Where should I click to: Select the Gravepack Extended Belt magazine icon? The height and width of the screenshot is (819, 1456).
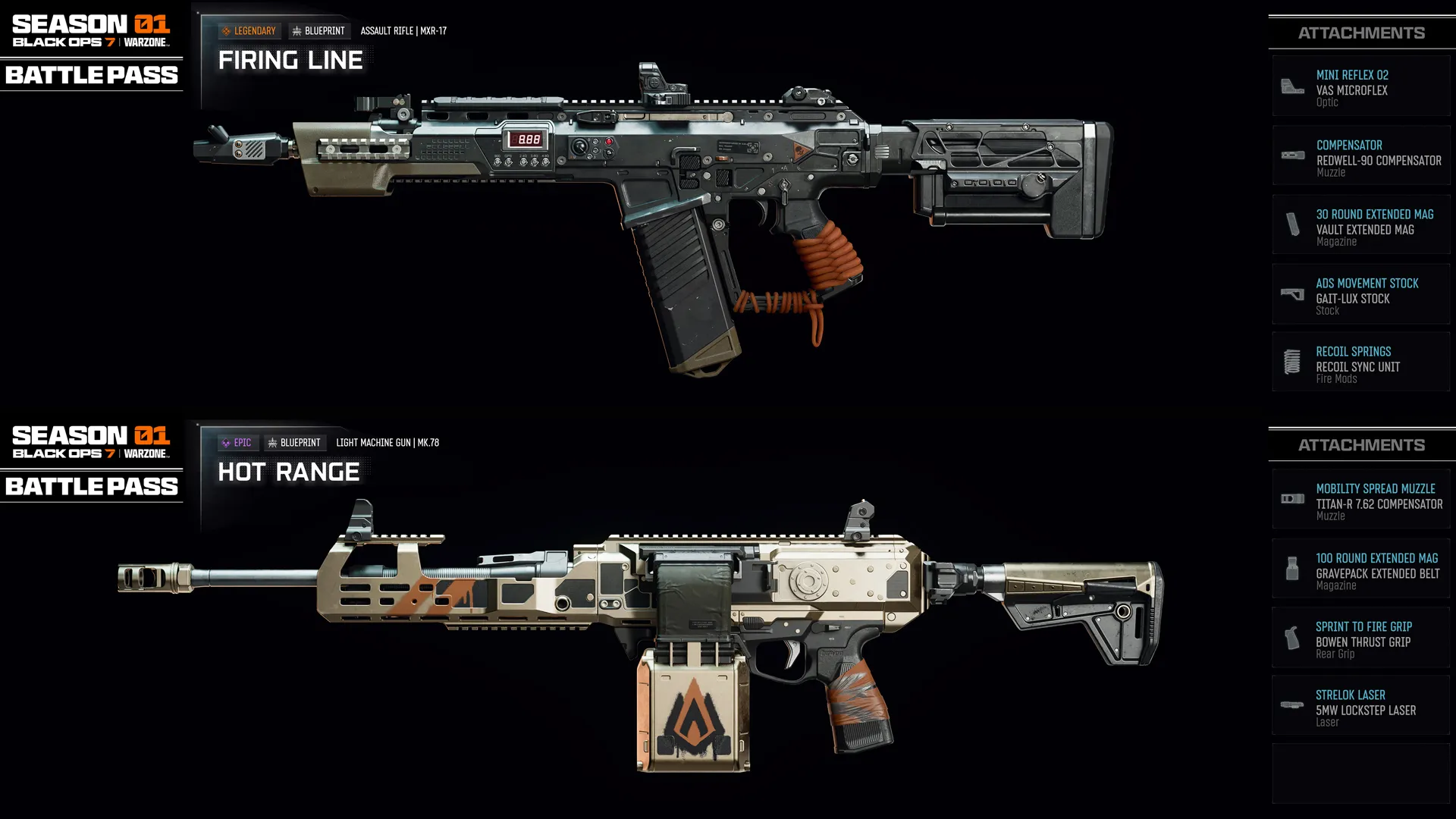(1291, 568)
